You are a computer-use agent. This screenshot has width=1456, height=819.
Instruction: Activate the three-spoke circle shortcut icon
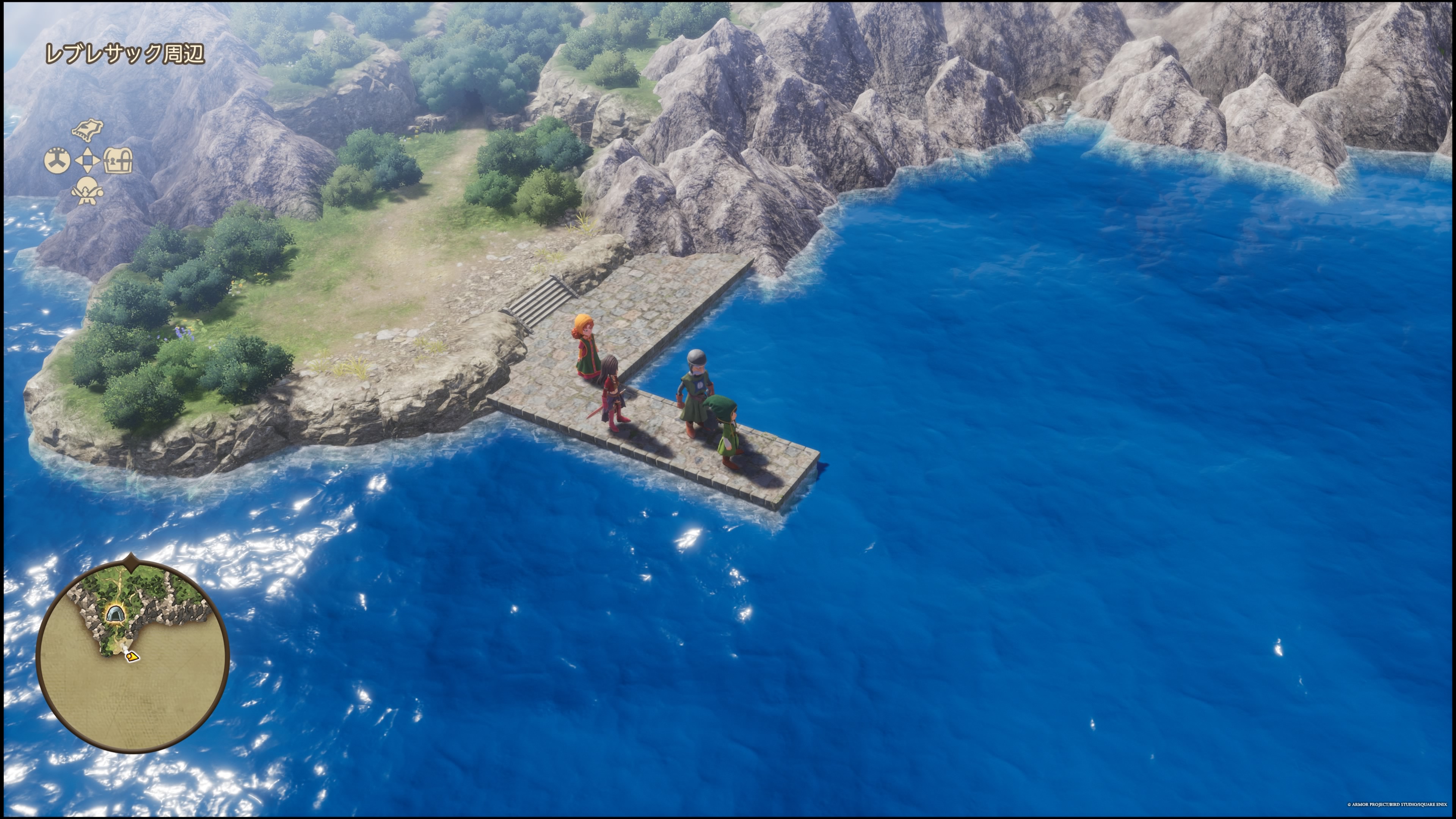point(57,160)
